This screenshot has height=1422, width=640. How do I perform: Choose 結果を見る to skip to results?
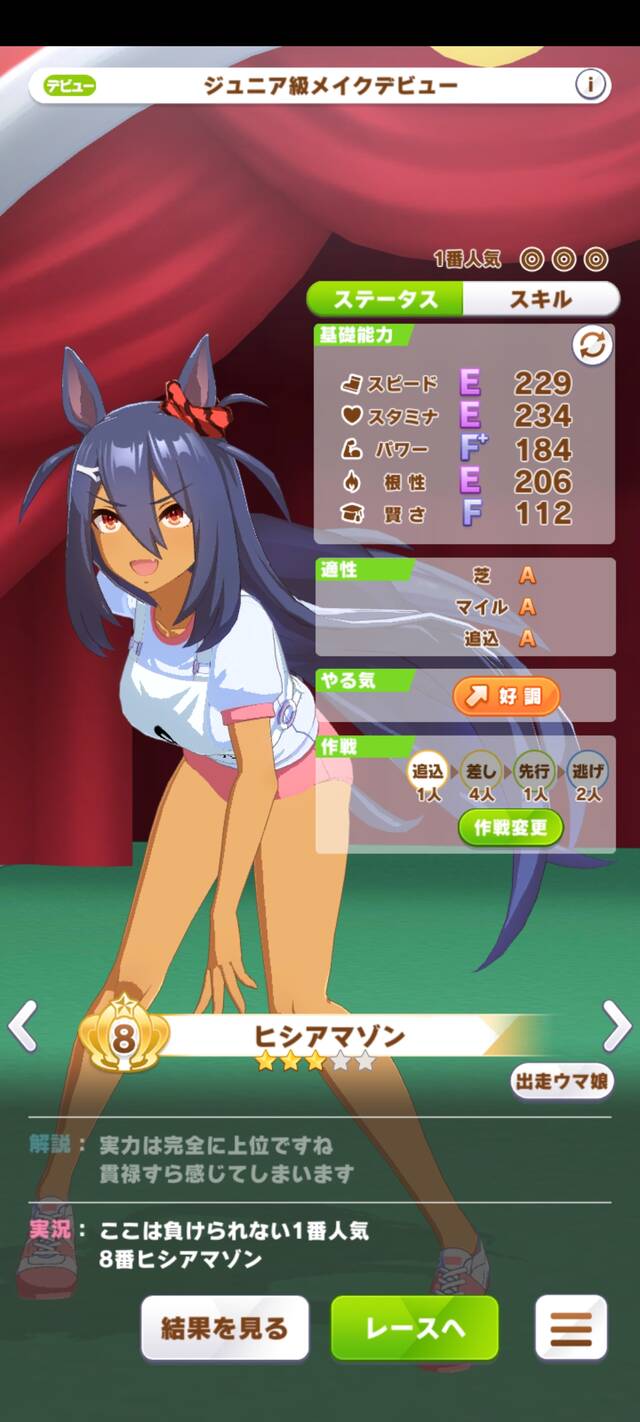pyautogui.click(x=225, y=1328)
